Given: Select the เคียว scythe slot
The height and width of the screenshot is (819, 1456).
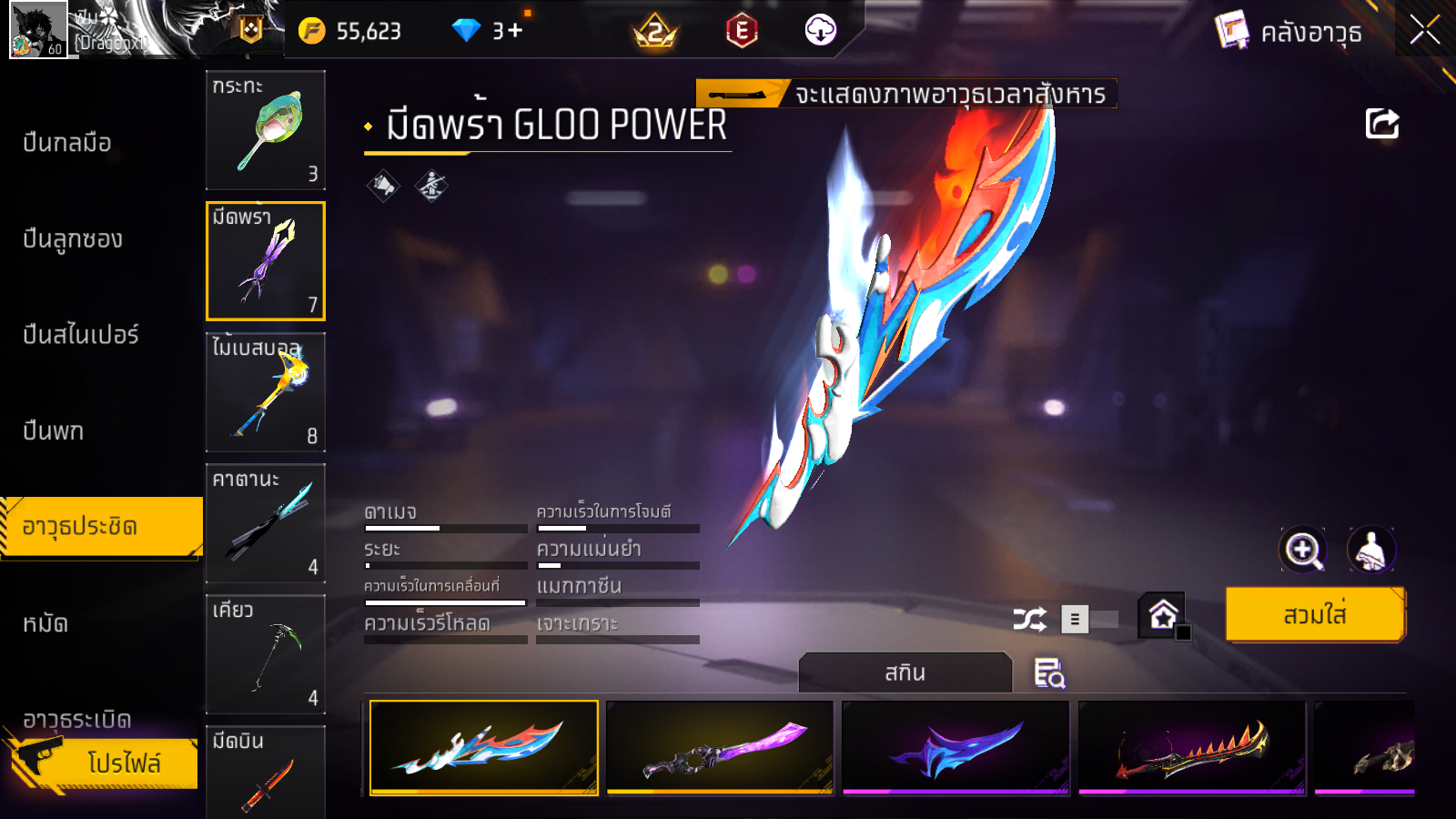Looking at the screenshot, I should (x=266, y=654).
